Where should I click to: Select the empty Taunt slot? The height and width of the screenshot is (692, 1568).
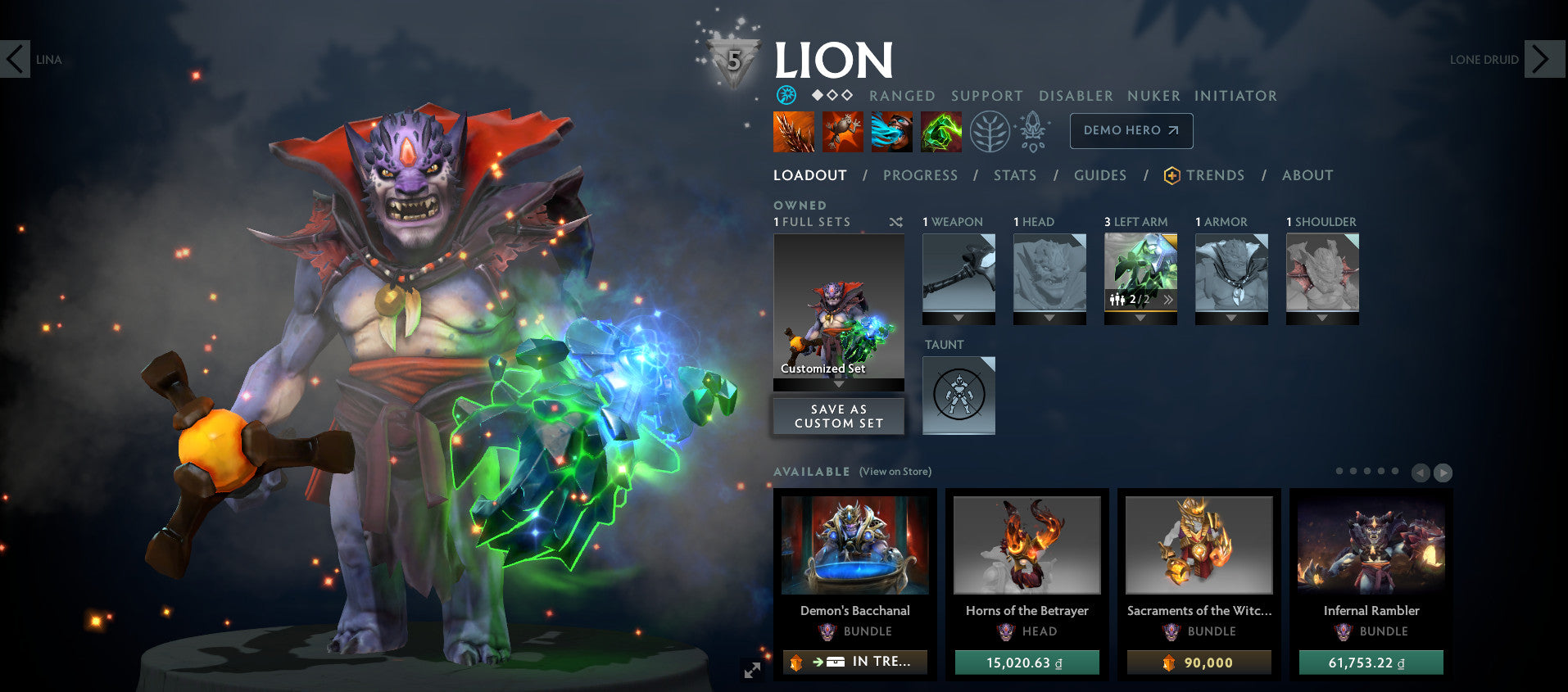tap(958, 396)
